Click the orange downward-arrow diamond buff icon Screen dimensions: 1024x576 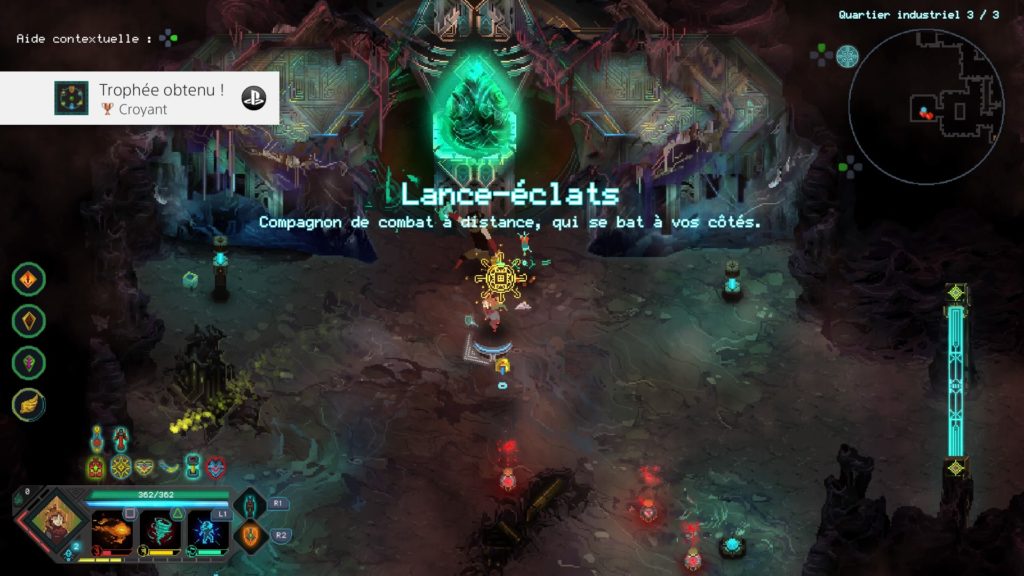click(28, 279)
